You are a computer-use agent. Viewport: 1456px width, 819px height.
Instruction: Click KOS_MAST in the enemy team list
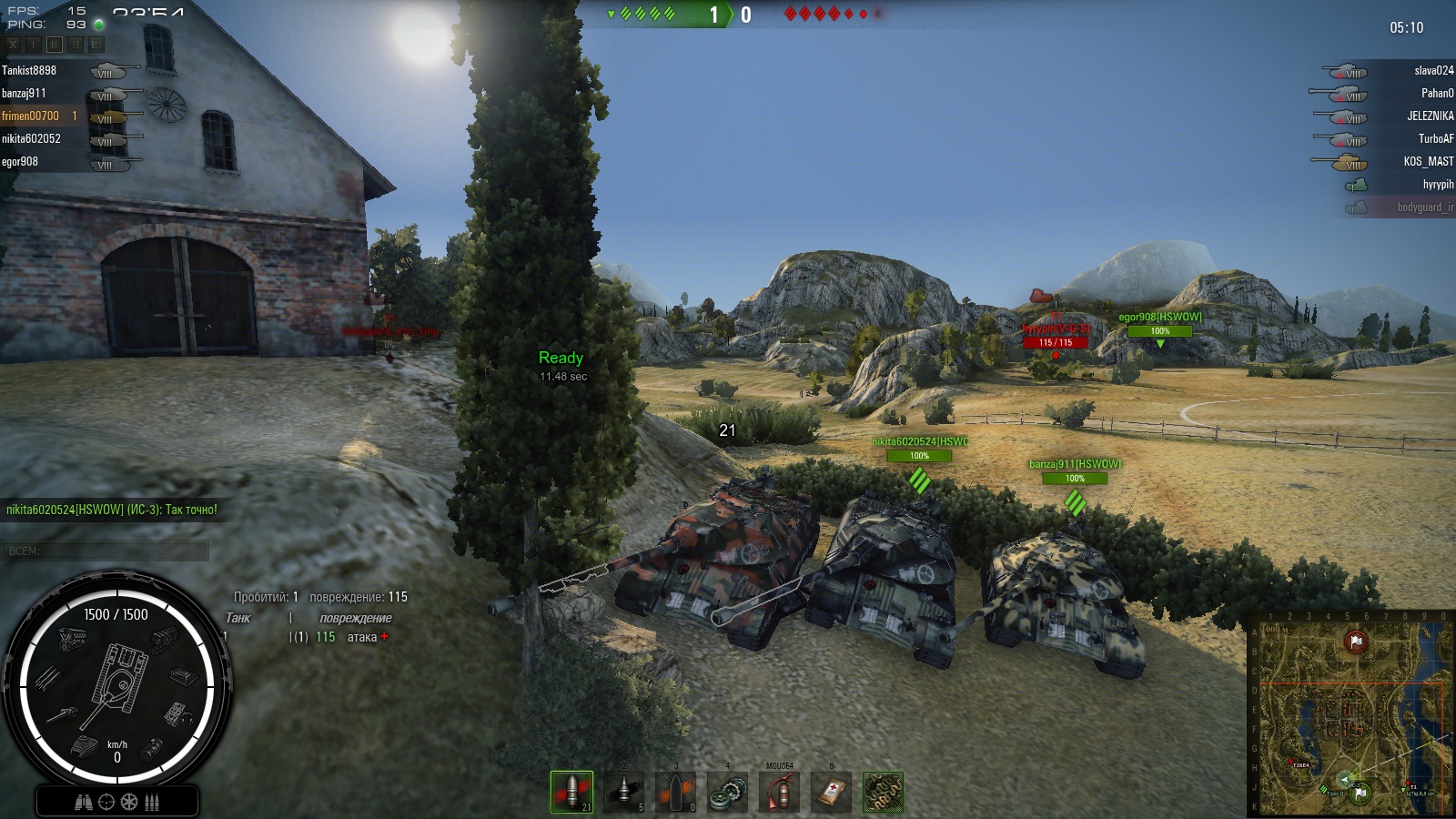pos(1428,162)
